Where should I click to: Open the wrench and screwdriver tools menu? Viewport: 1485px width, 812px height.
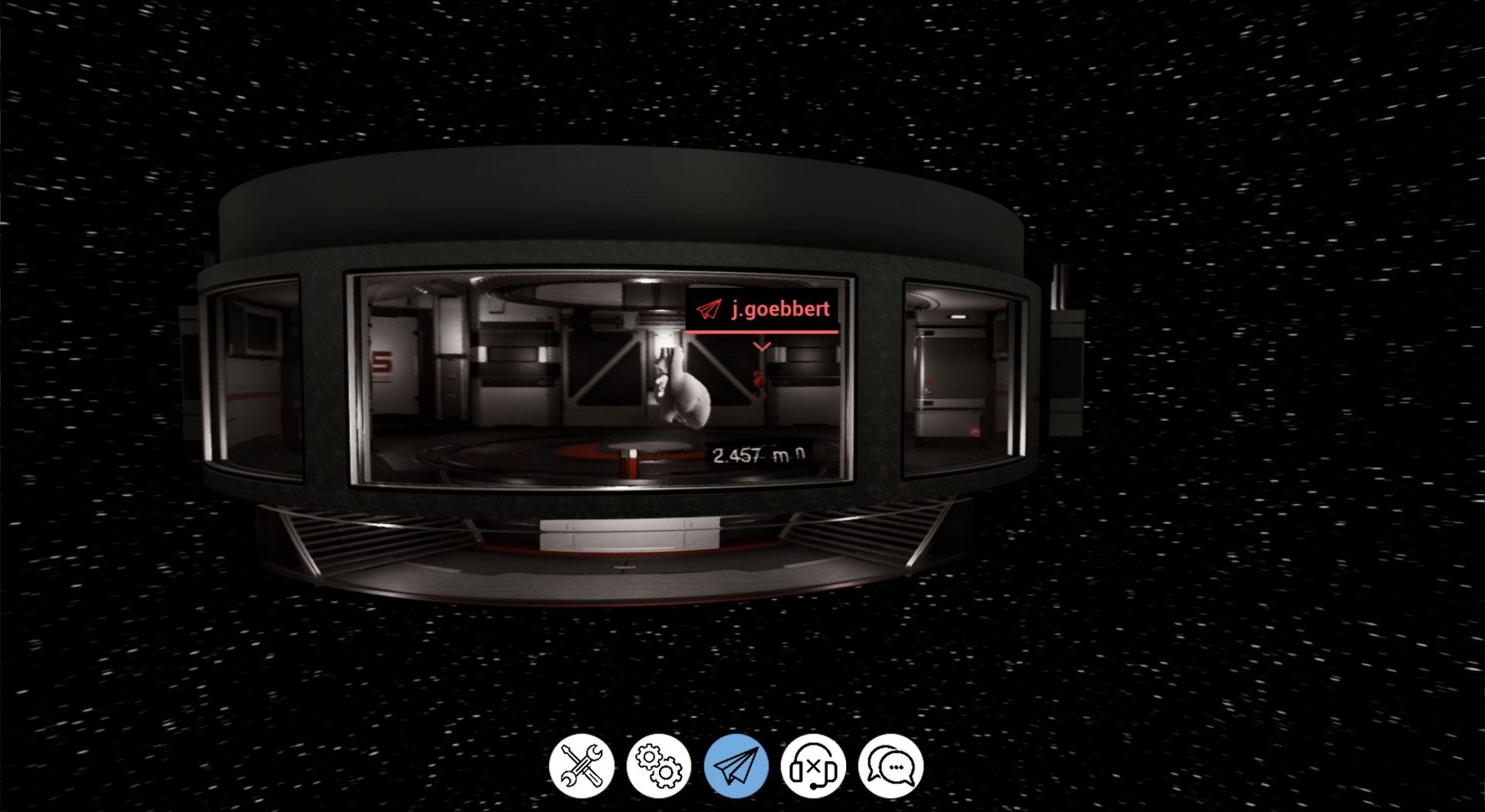[x=582, y=766]
